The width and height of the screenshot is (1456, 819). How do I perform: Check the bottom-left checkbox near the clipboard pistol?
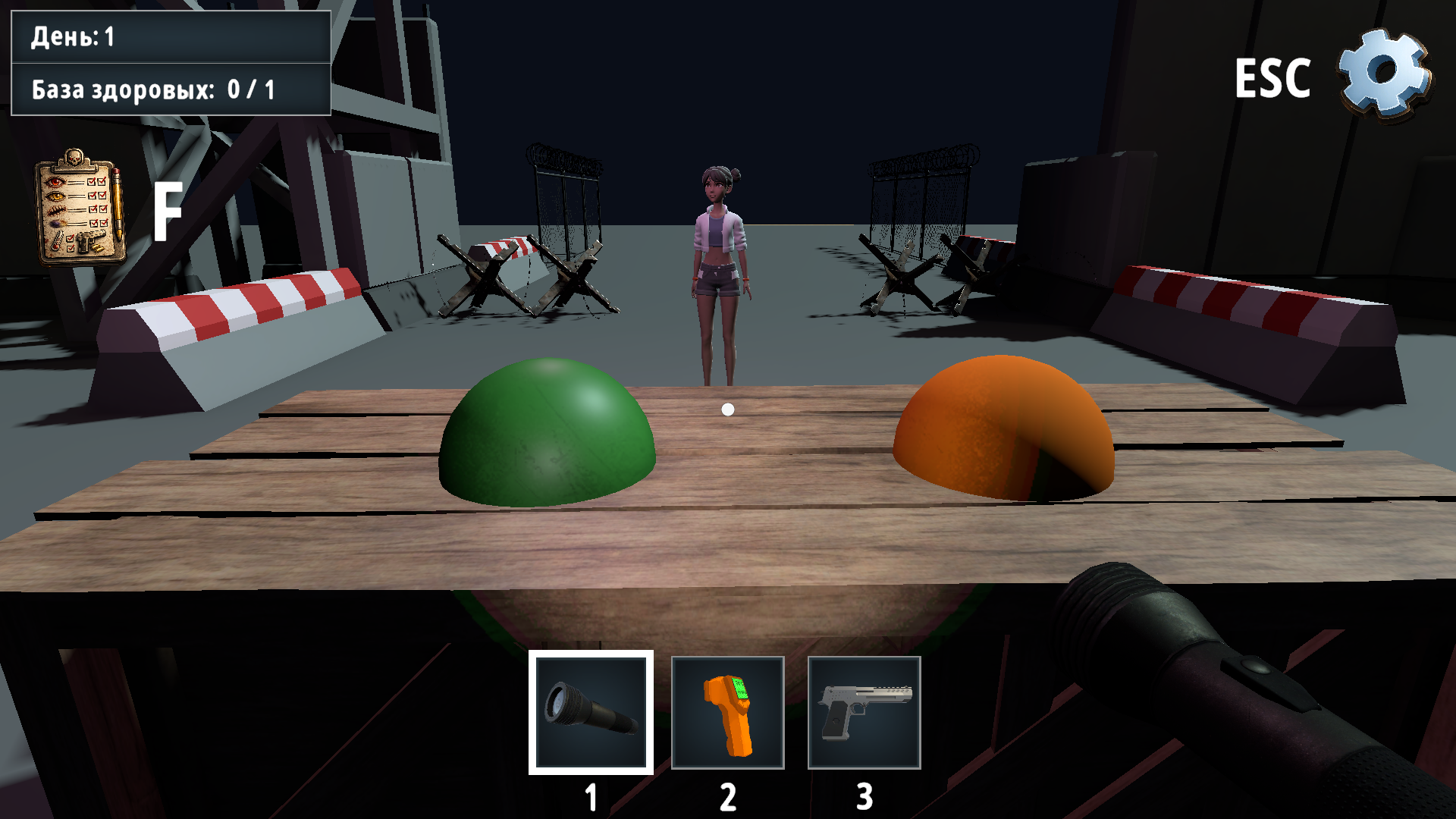click(71, 249)
